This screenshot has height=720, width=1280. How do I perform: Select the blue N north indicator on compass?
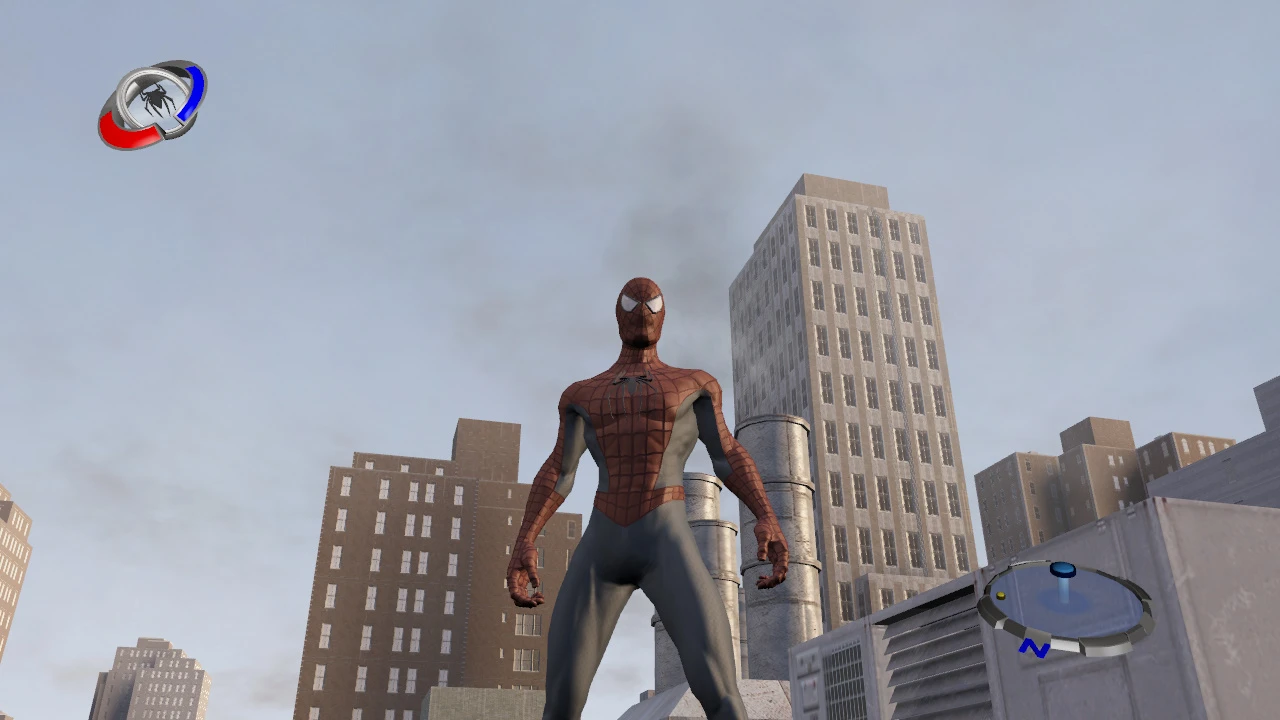tap(1034, 648)
